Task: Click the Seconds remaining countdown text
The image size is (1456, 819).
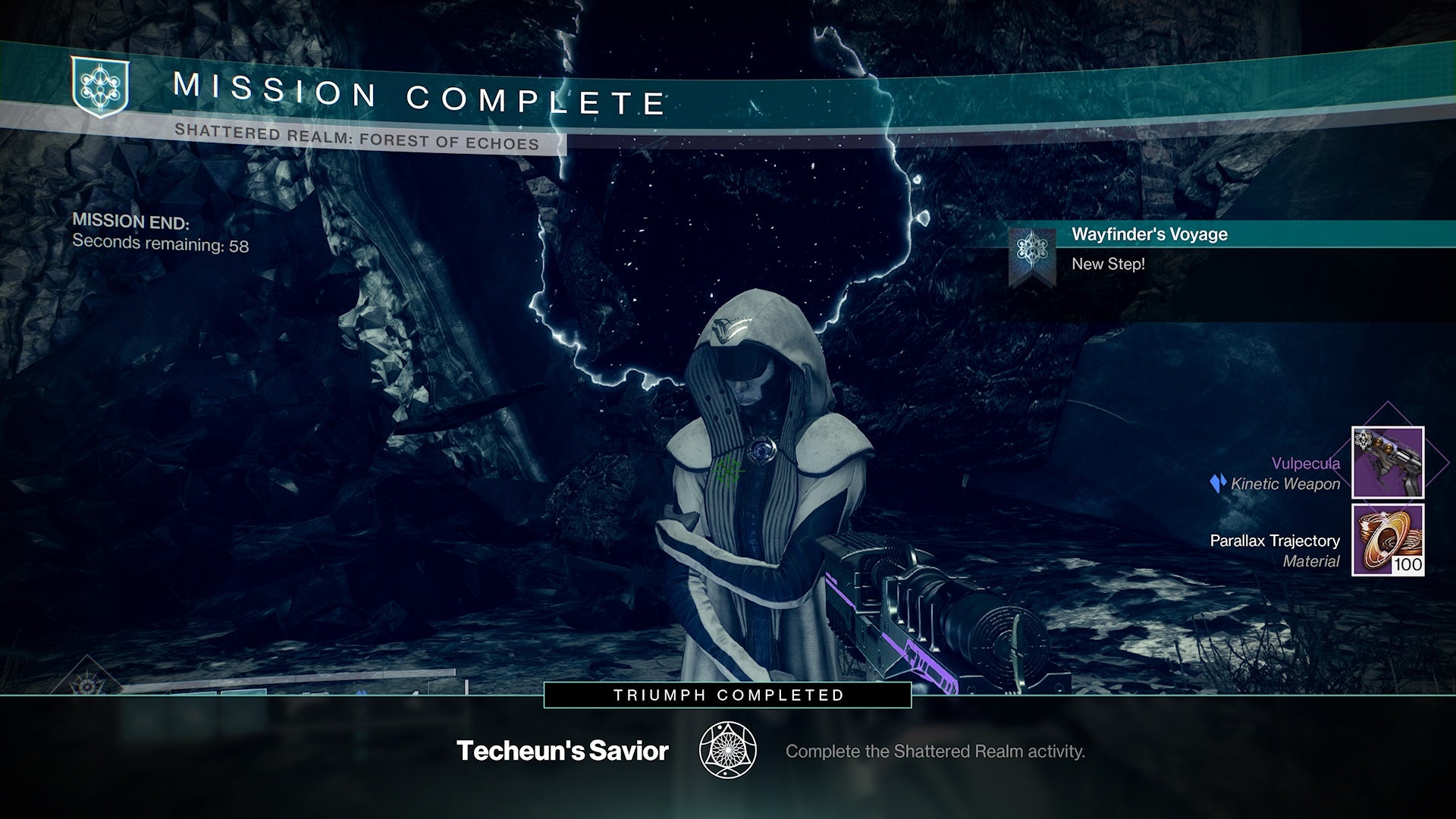Action: (x=161, y=245)
